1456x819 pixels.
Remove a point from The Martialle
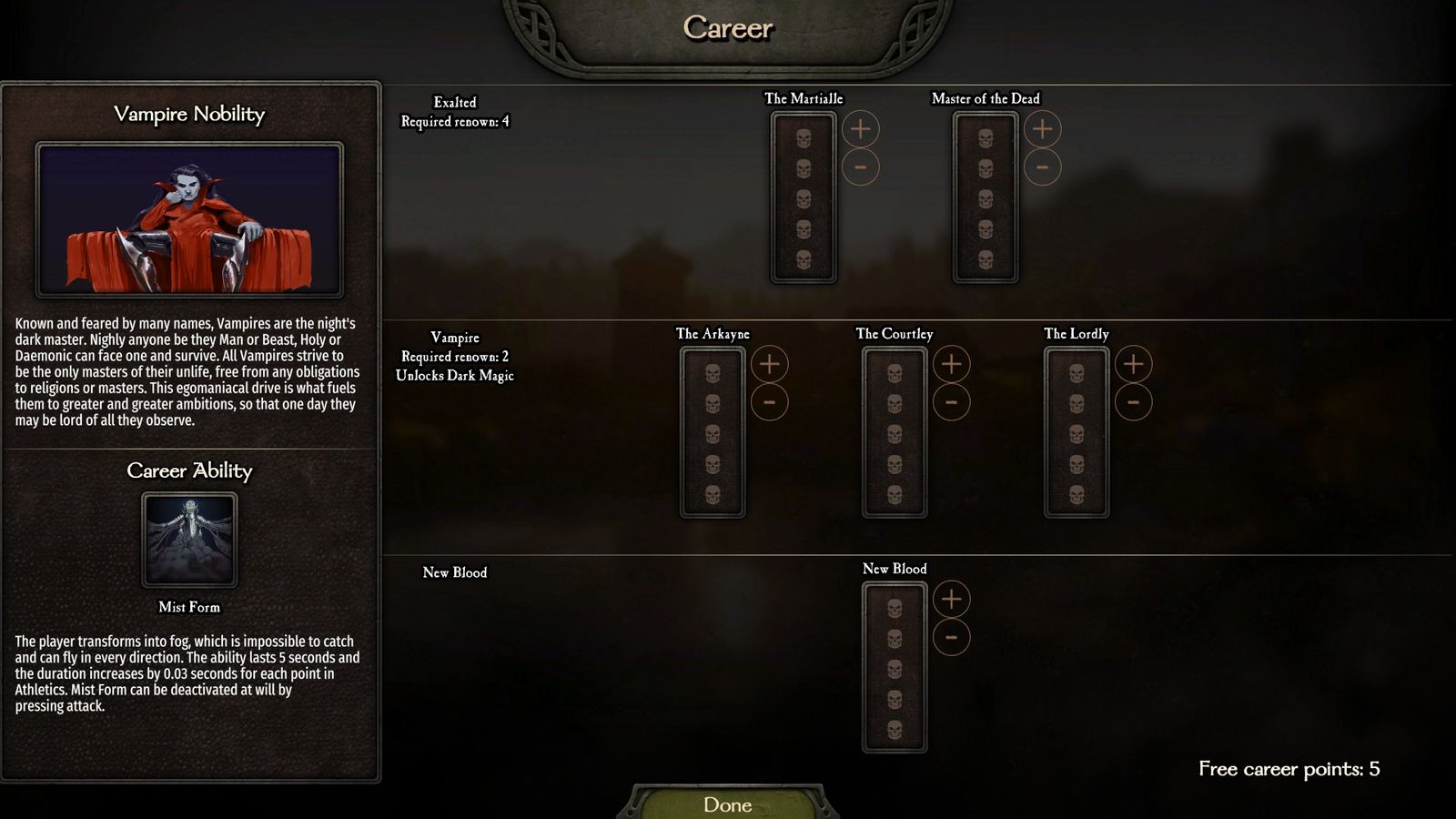coord(860,167)
